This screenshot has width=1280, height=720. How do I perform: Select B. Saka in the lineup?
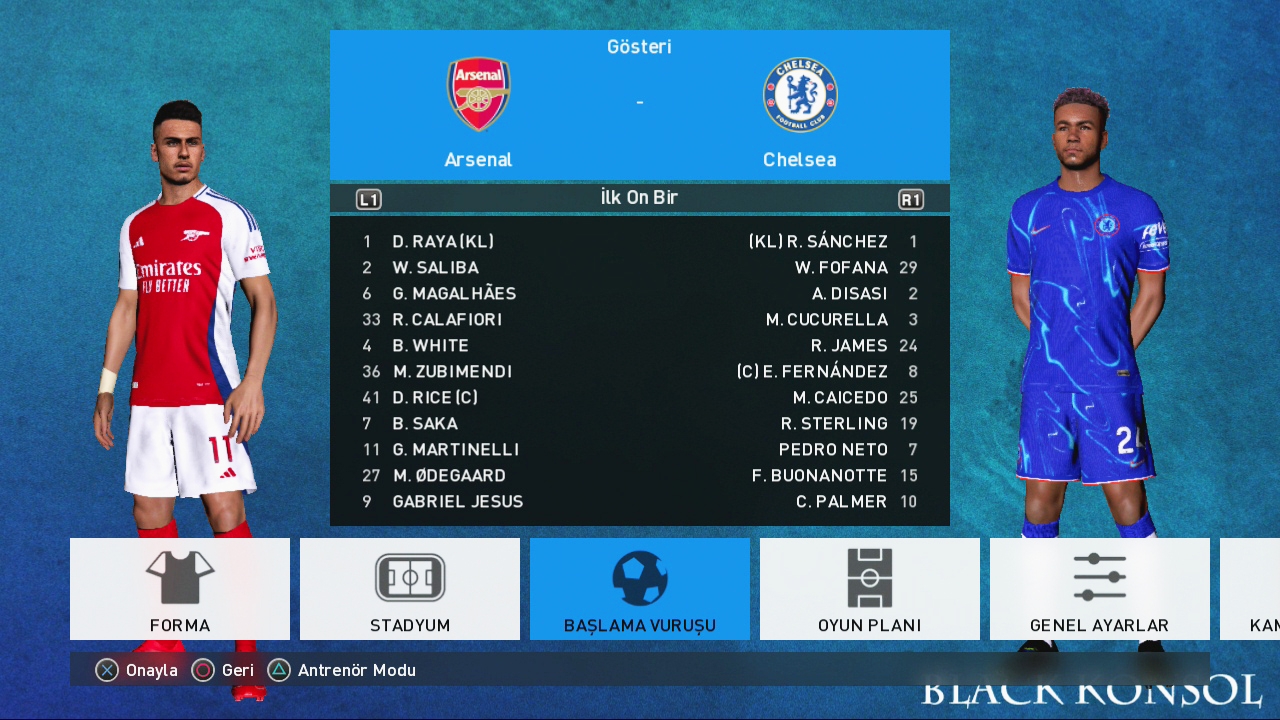click(x=425, y=424)
